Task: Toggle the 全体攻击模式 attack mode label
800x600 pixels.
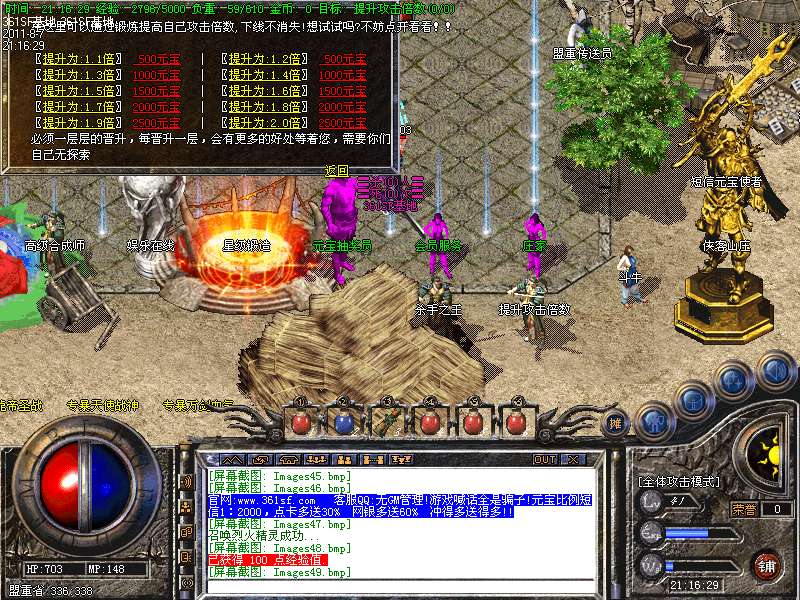Action: pos(680,482)
